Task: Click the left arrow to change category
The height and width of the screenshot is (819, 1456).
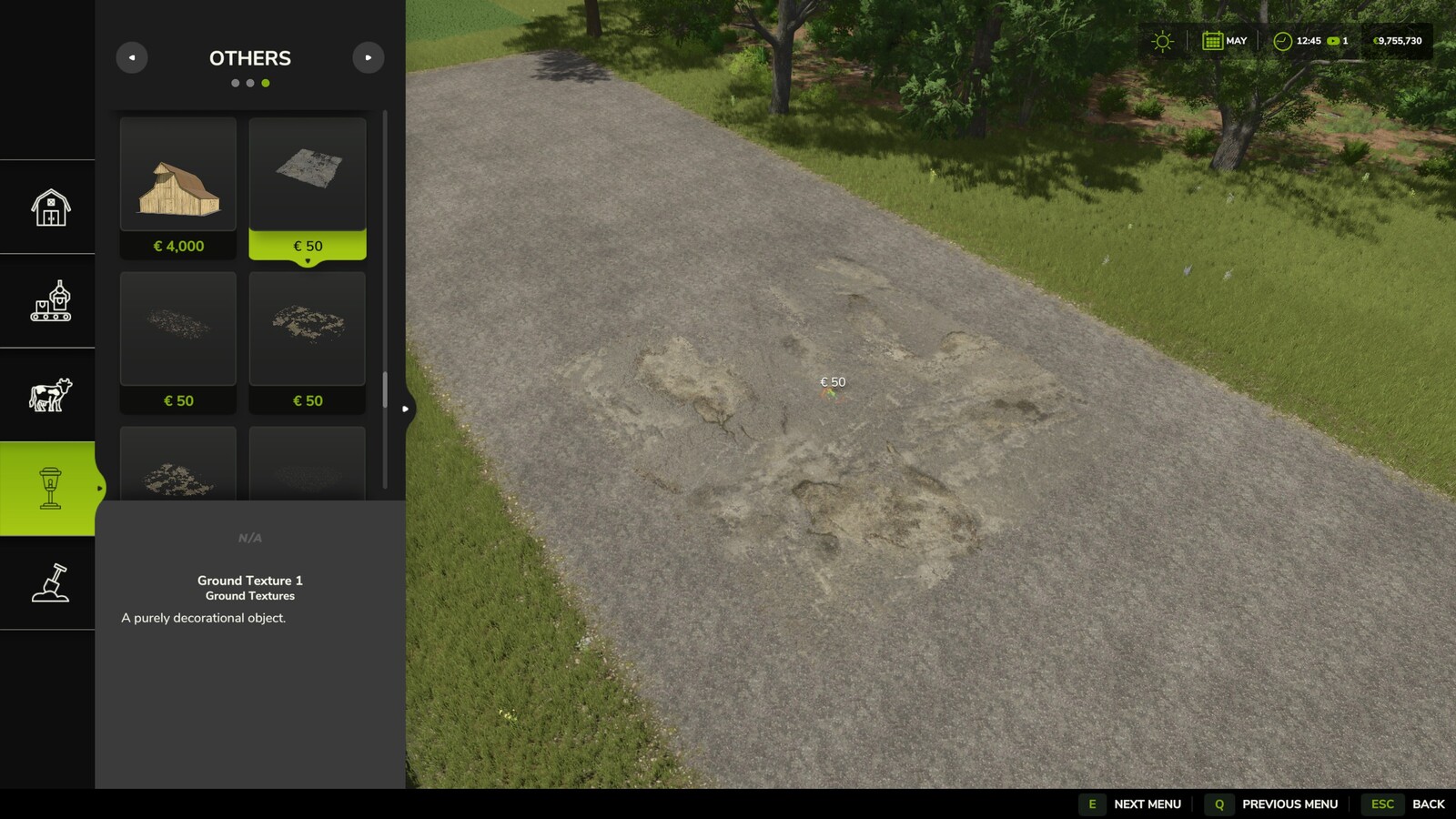Action: (x=132, y=57)
